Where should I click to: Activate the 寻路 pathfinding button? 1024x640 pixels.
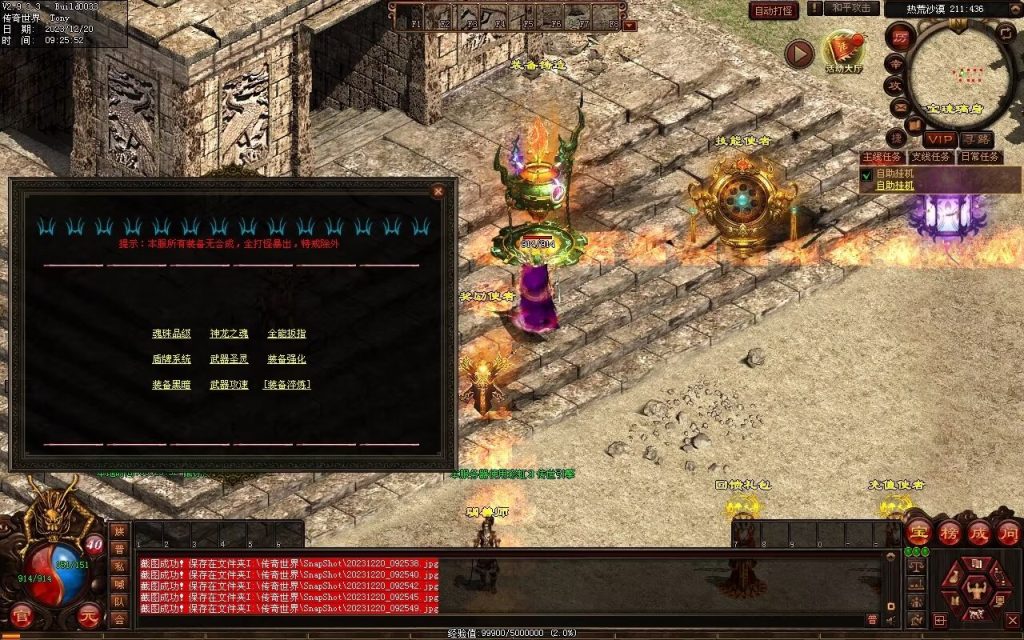(976, 139)
